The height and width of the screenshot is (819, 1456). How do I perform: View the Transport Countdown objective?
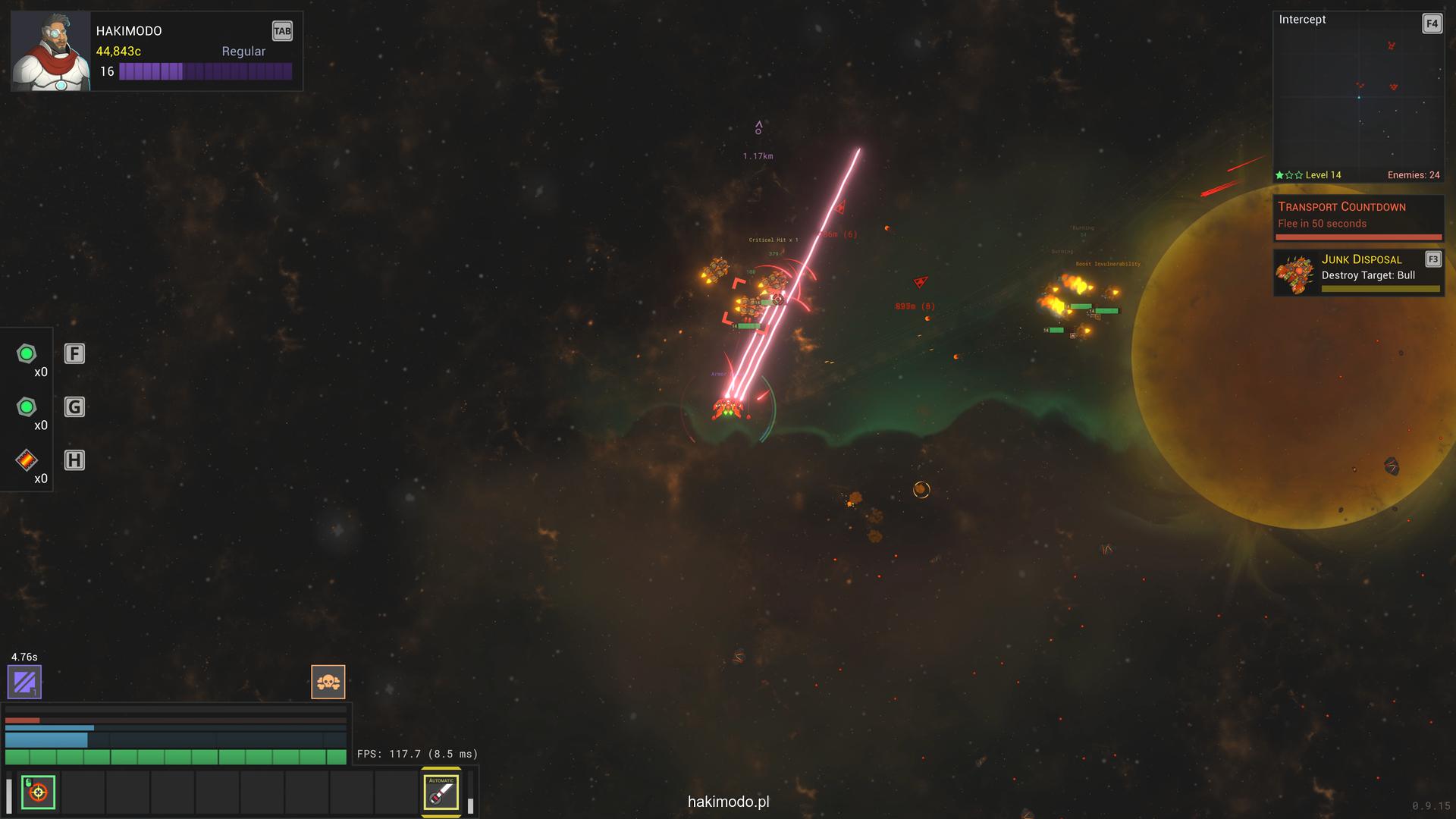tap(1358, 217)
